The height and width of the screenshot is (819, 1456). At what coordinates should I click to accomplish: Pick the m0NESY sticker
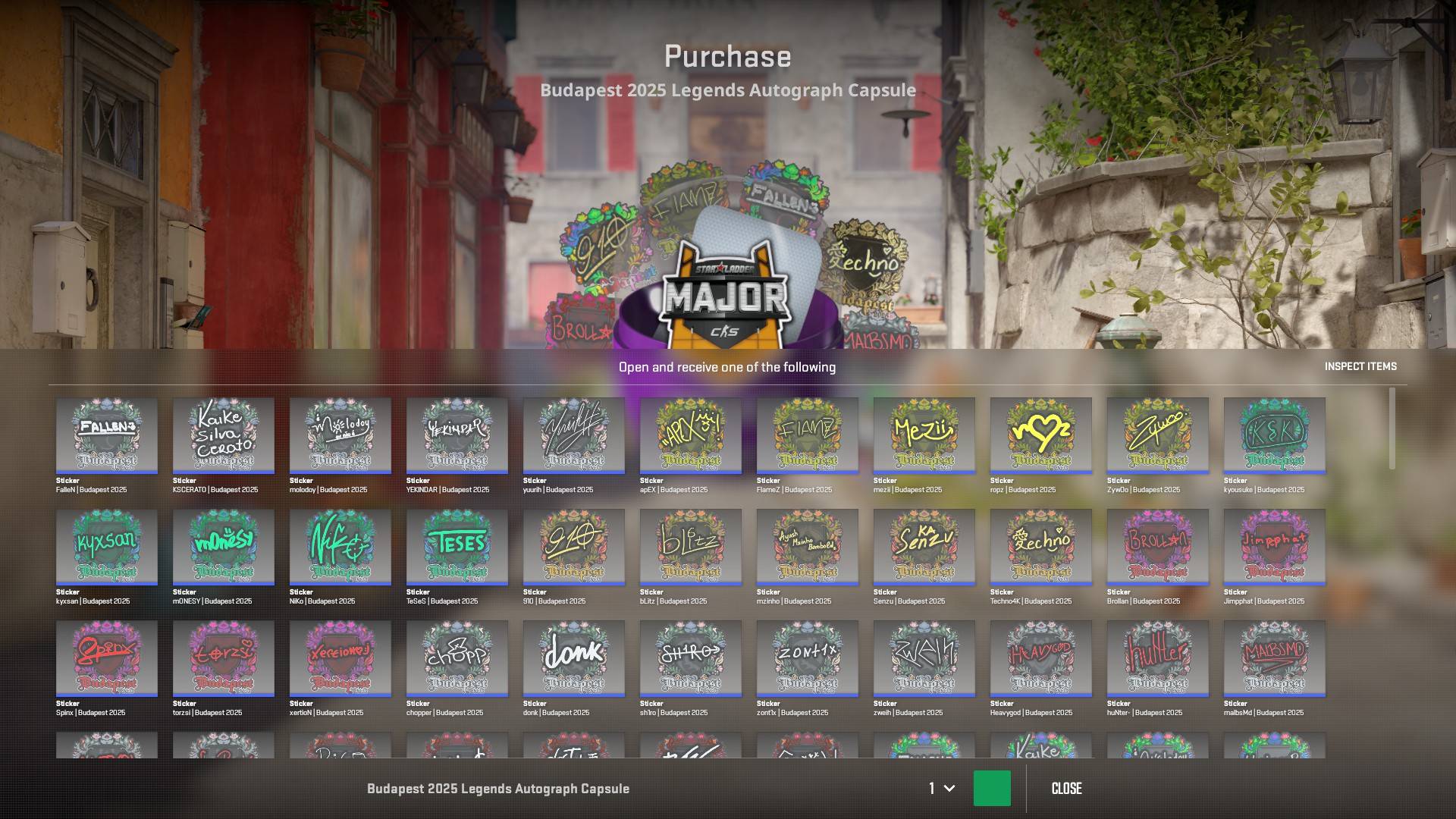click(224, 547)
